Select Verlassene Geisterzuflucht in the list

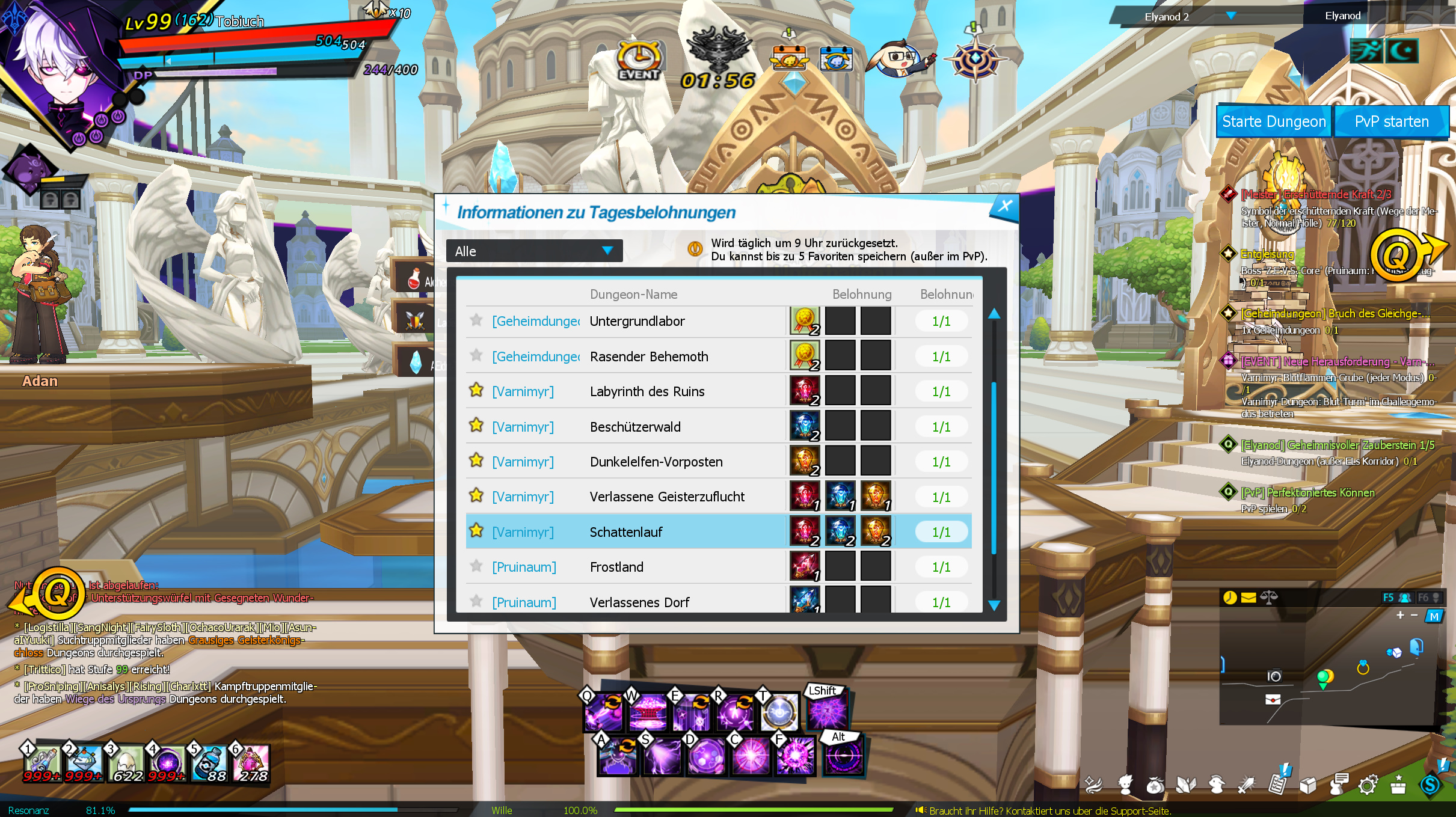[666, 497]
